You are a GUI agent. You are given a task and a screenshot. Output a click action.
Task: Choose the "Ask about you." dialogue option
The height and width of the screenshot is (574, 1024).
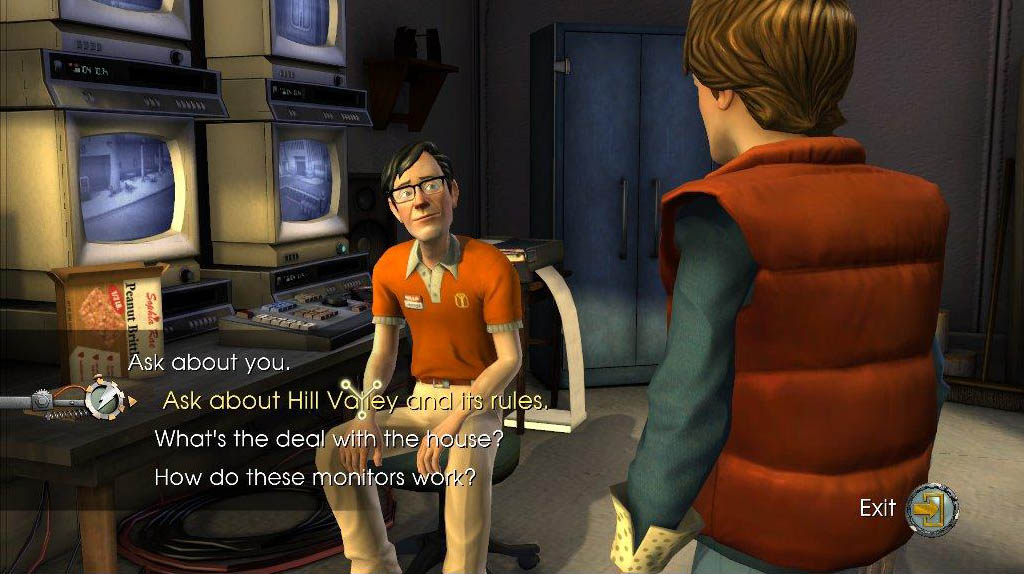coord(209,363)
